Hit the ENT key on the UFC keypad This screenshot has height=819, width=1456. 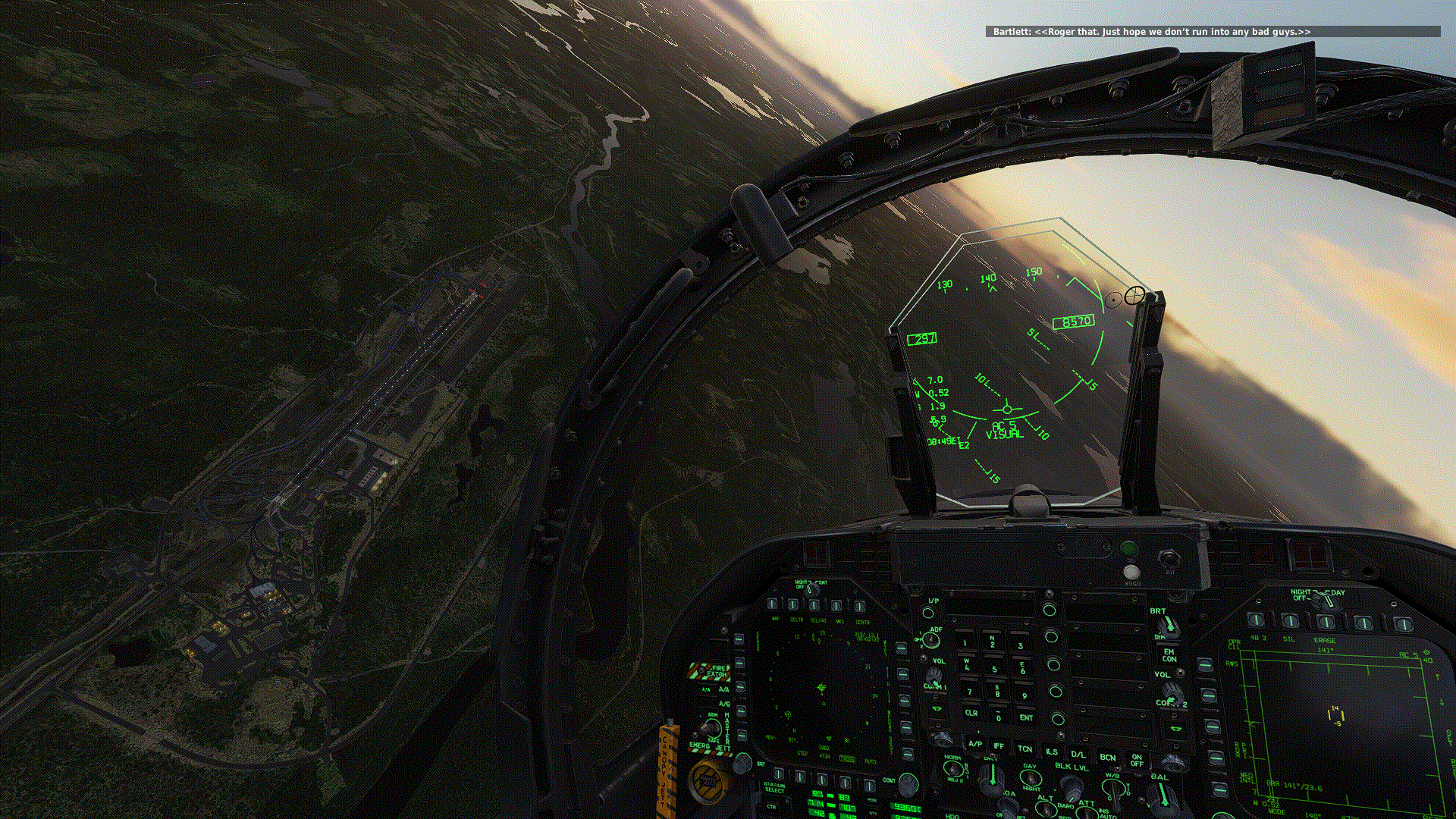point(1025,717)
